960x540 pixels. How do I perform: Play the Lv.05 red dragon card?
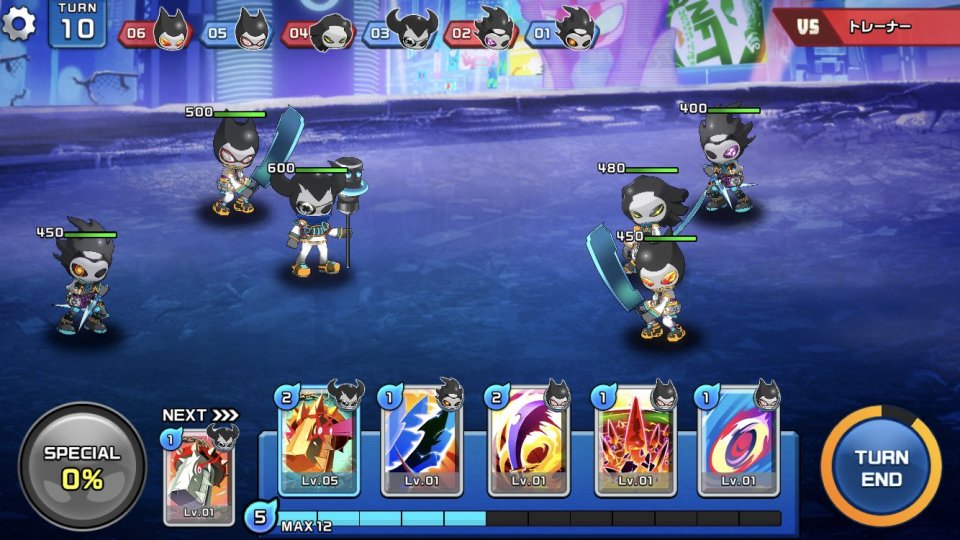click(318, 440)
